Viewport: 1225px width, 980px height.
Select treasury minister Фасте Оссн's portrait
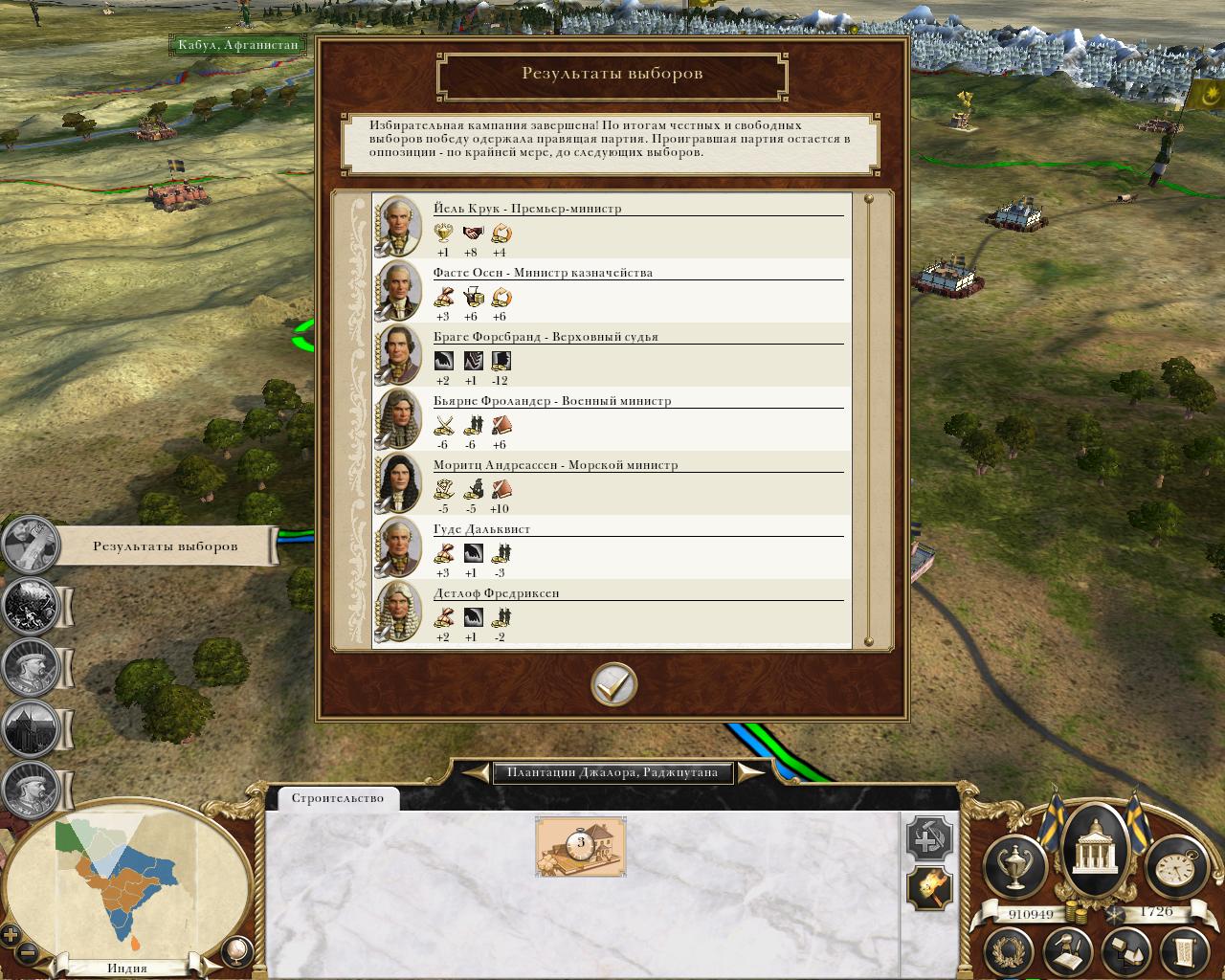398,291
